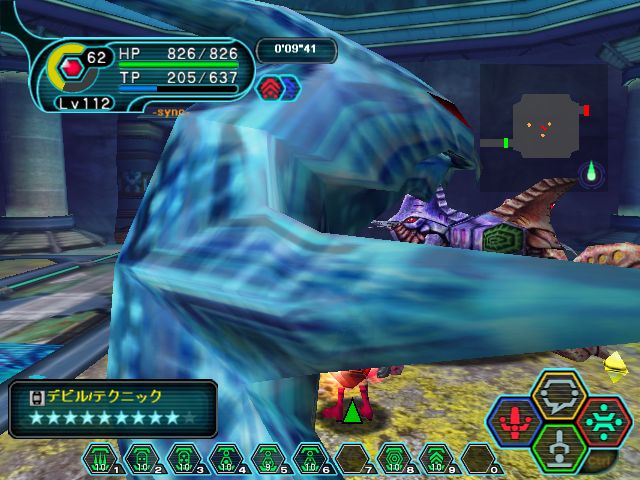Click the blue Deband buff status icon
This screenshot has height=480, width=640.
[288, 88]
